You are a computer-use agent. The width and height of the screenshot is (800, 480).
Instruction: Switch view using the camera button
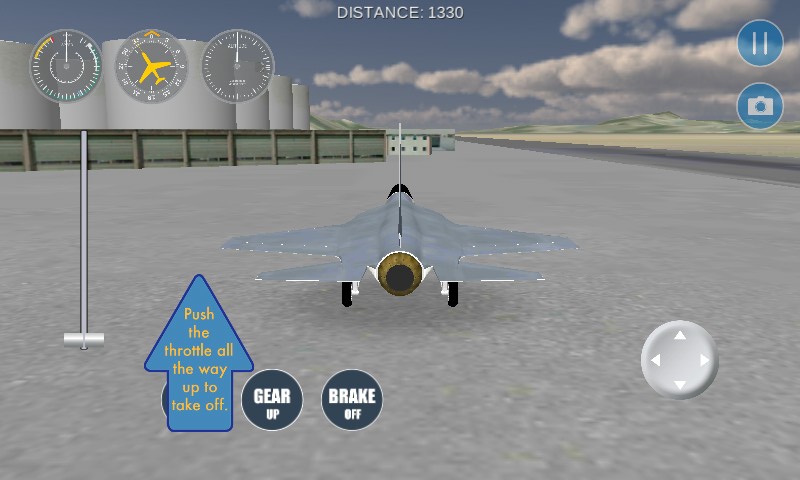pyautogui.click(x=760, y=106)
